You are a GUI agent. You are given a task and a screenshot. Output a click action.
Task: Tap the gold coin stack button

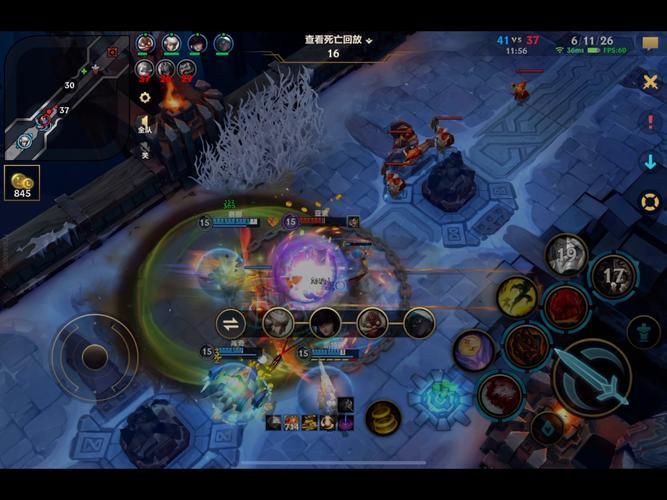coord(383,417)
